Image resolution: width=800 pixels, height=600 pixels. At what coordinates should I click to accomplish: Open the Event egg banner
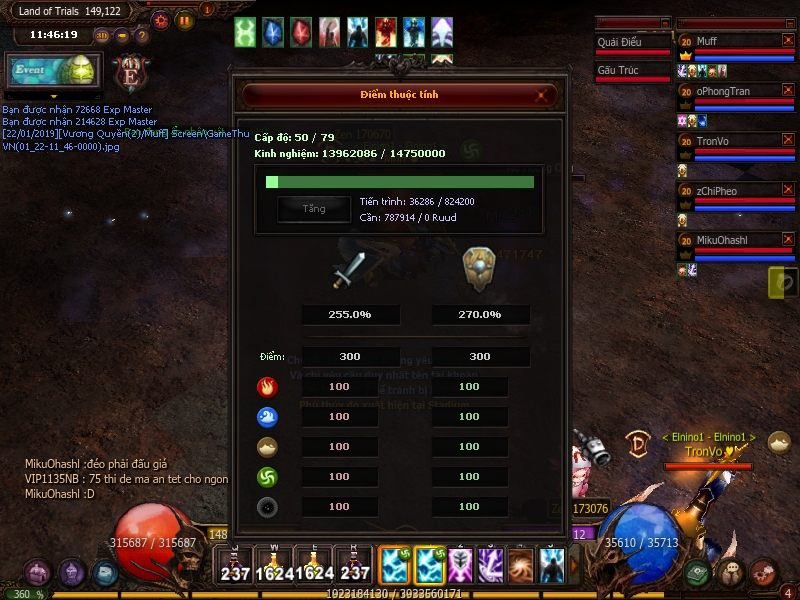53,71
